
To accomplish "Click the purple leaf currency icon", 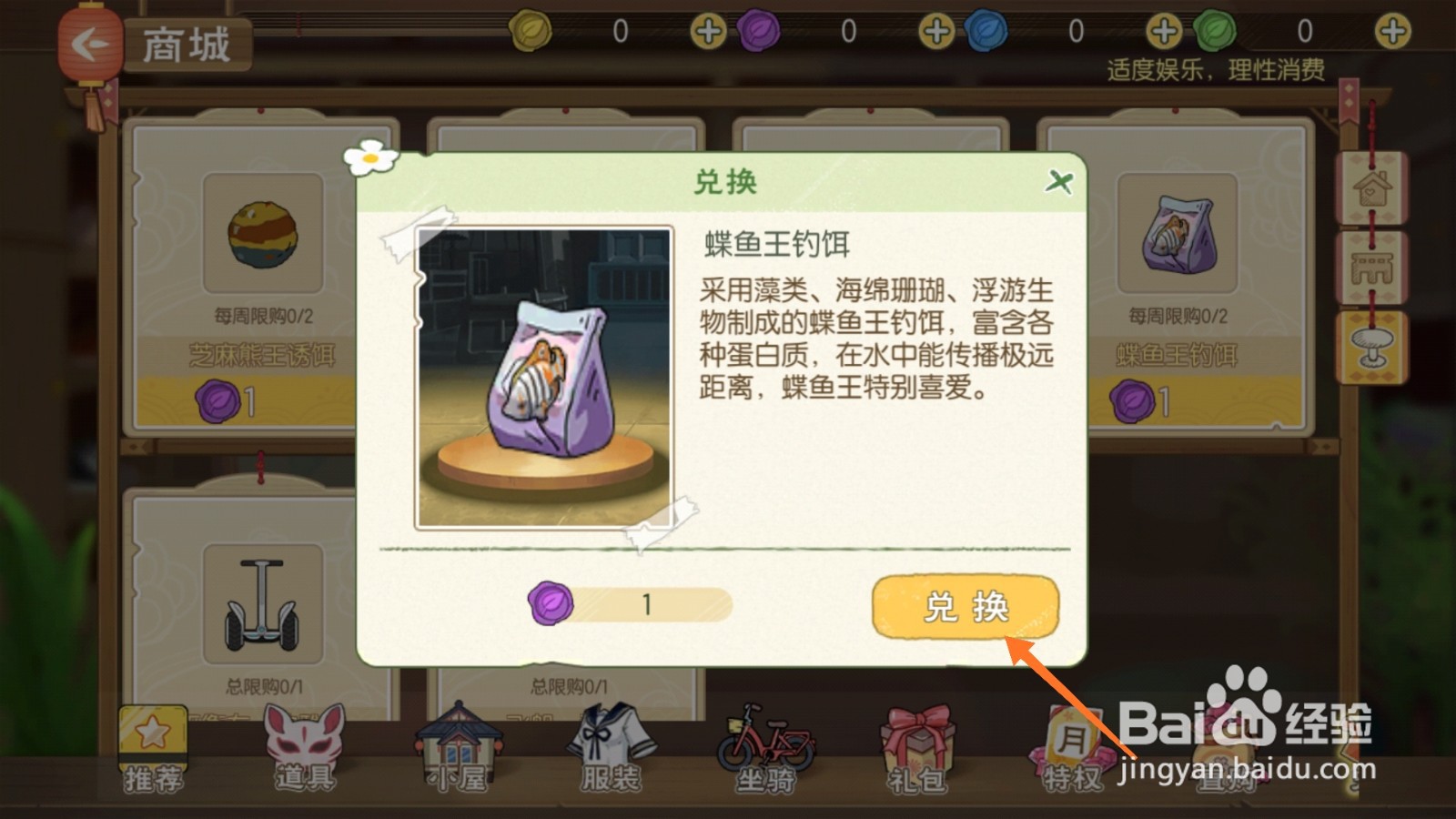I will 760,29.
